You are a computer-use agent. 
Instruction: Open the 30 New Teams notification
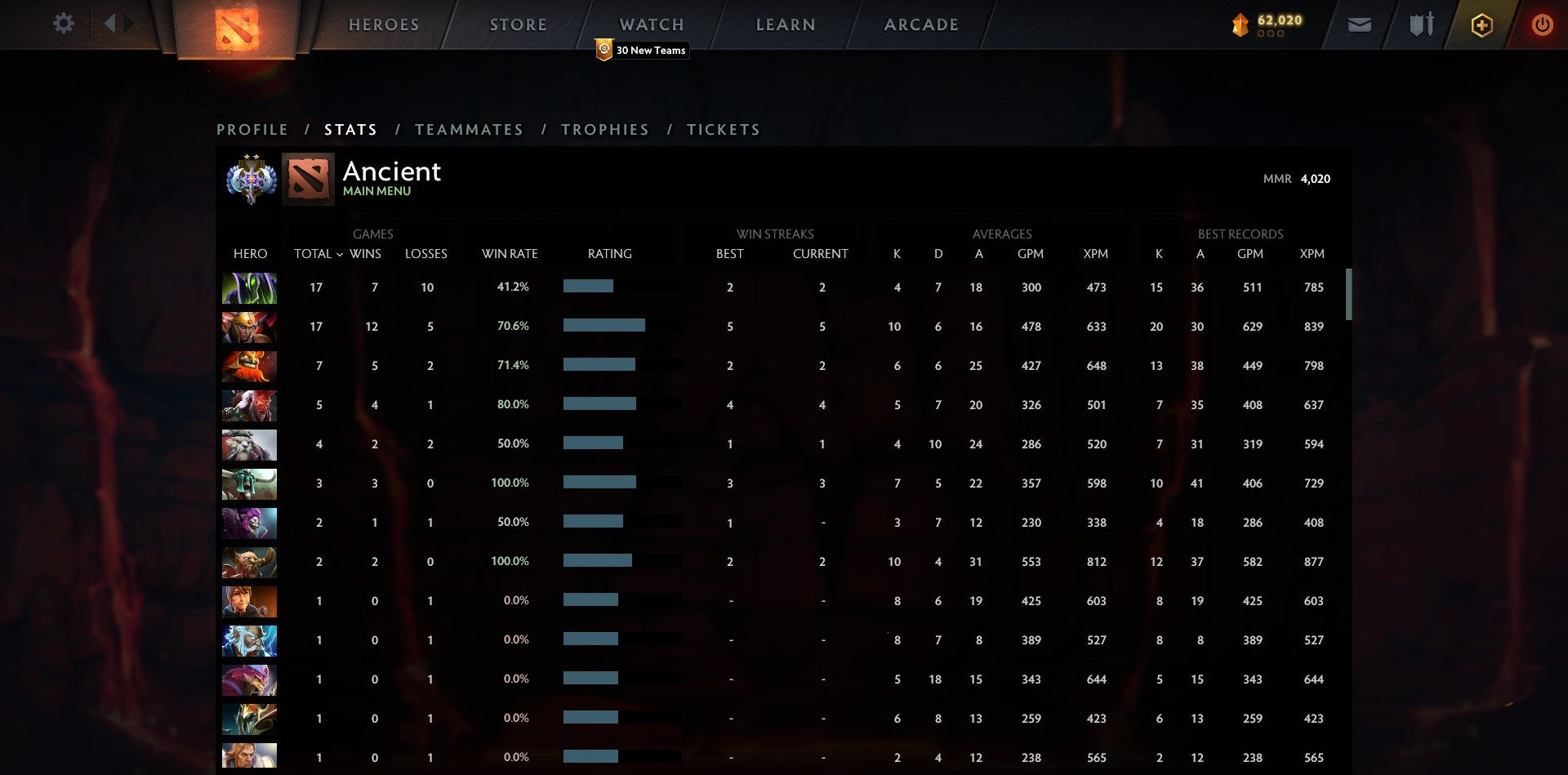643,50
